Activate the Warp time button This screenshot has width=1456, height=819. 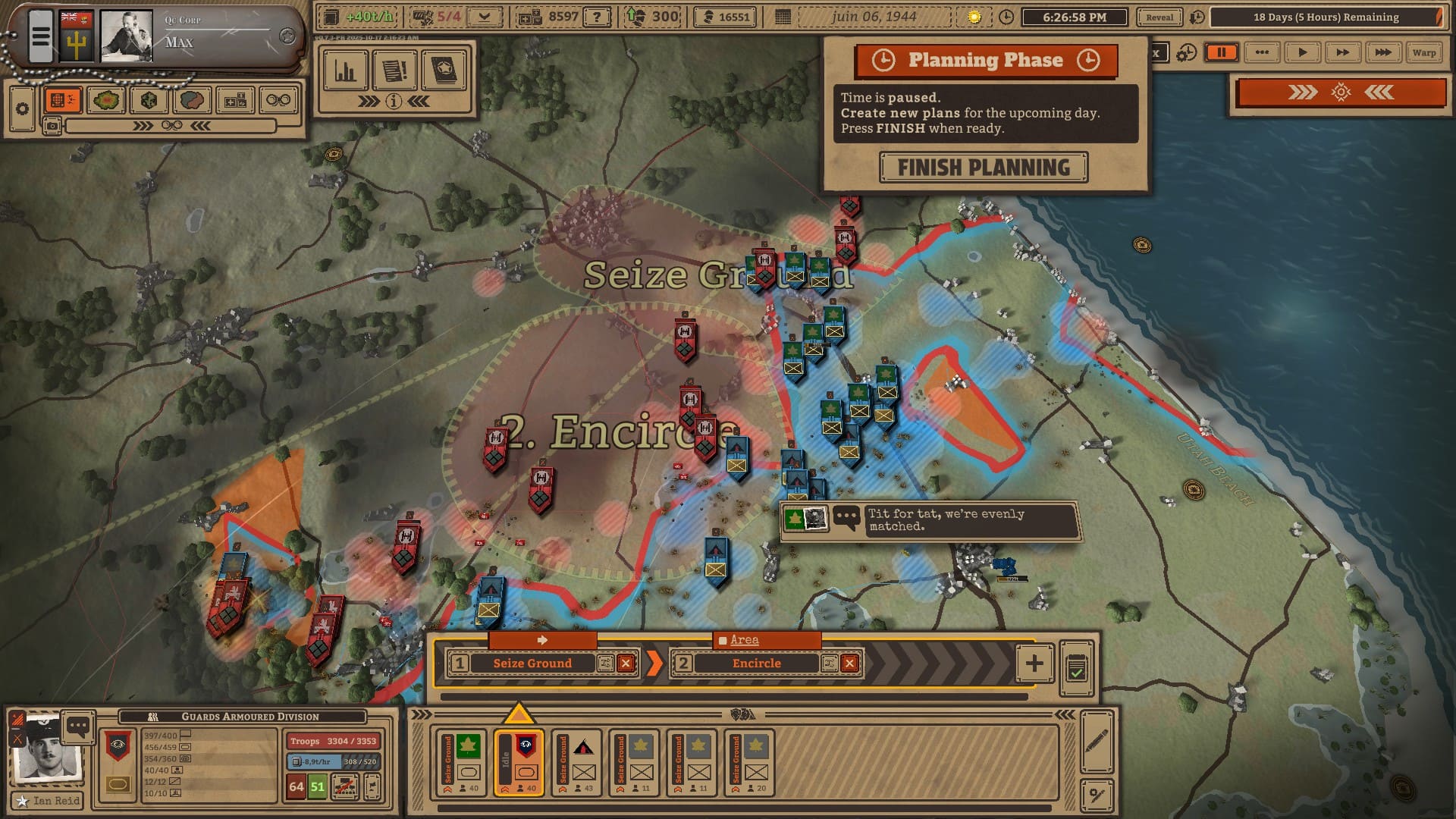pos(1423,52)
